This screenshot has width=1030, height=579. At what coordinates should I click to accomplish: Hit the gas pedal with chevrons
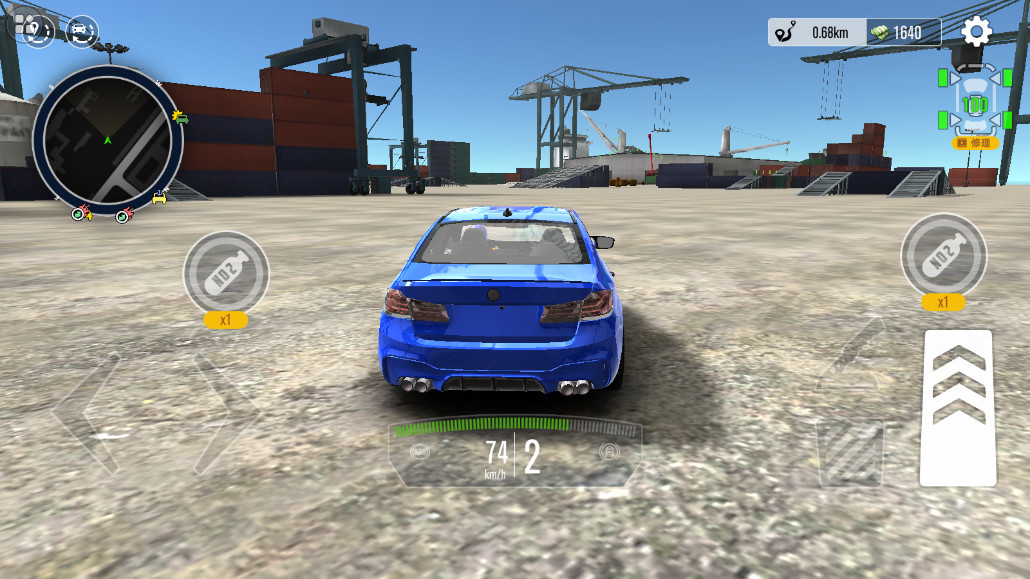pos(957,407)
